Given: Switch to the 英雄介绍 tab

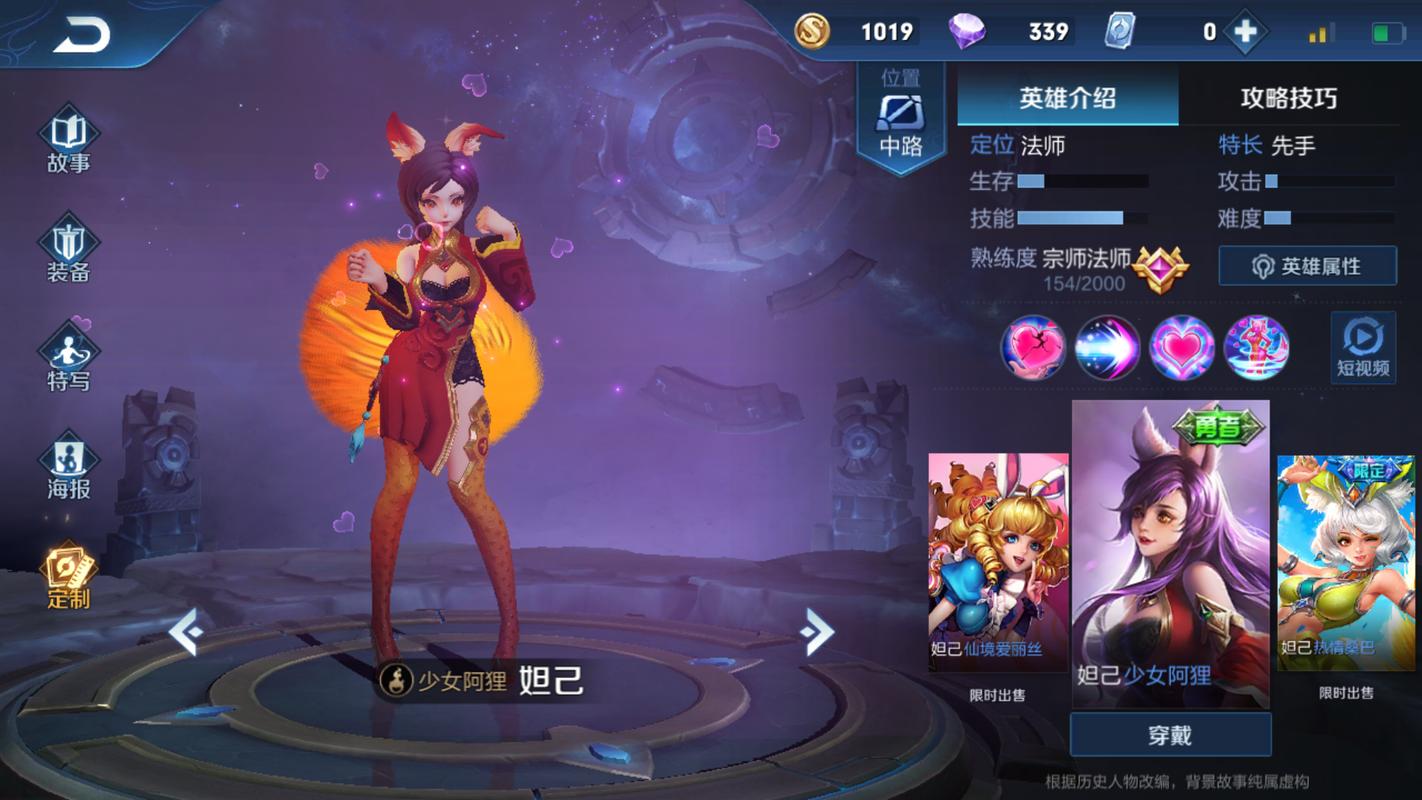Looking at the screenshot, I should (x=1066, y=98).
